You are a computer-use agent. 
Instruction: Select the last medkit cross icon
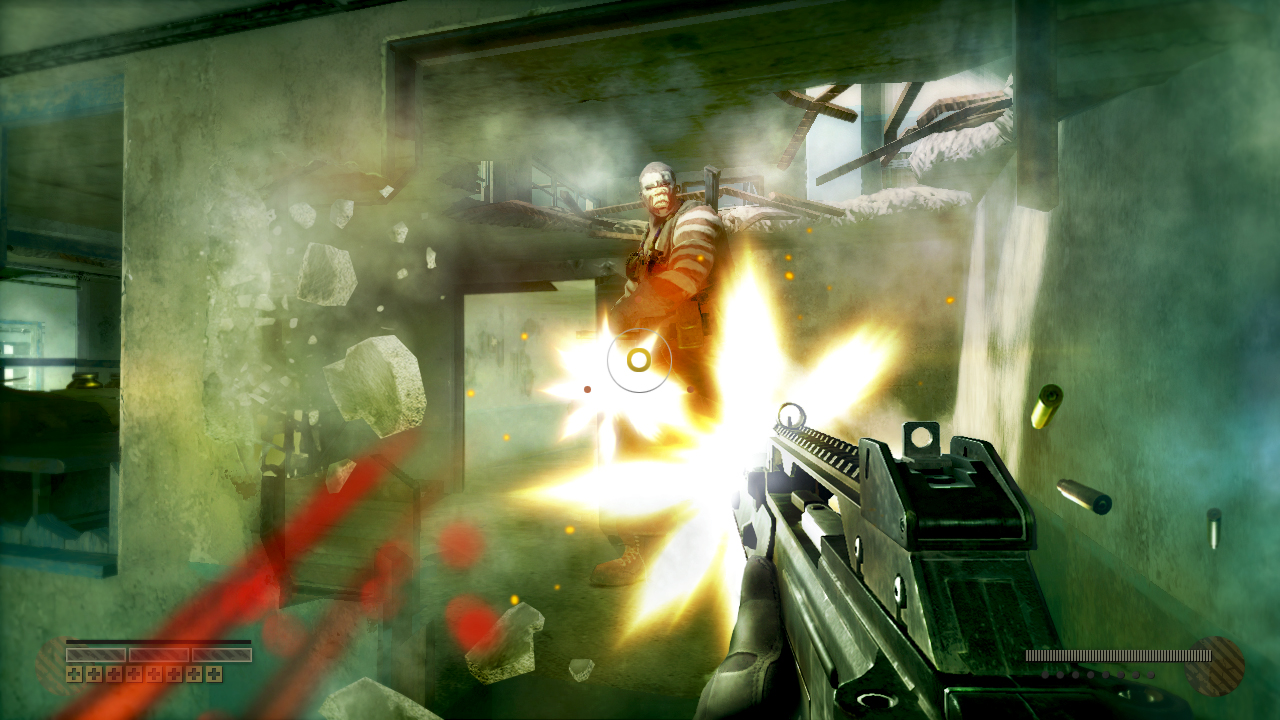[213, 674]
